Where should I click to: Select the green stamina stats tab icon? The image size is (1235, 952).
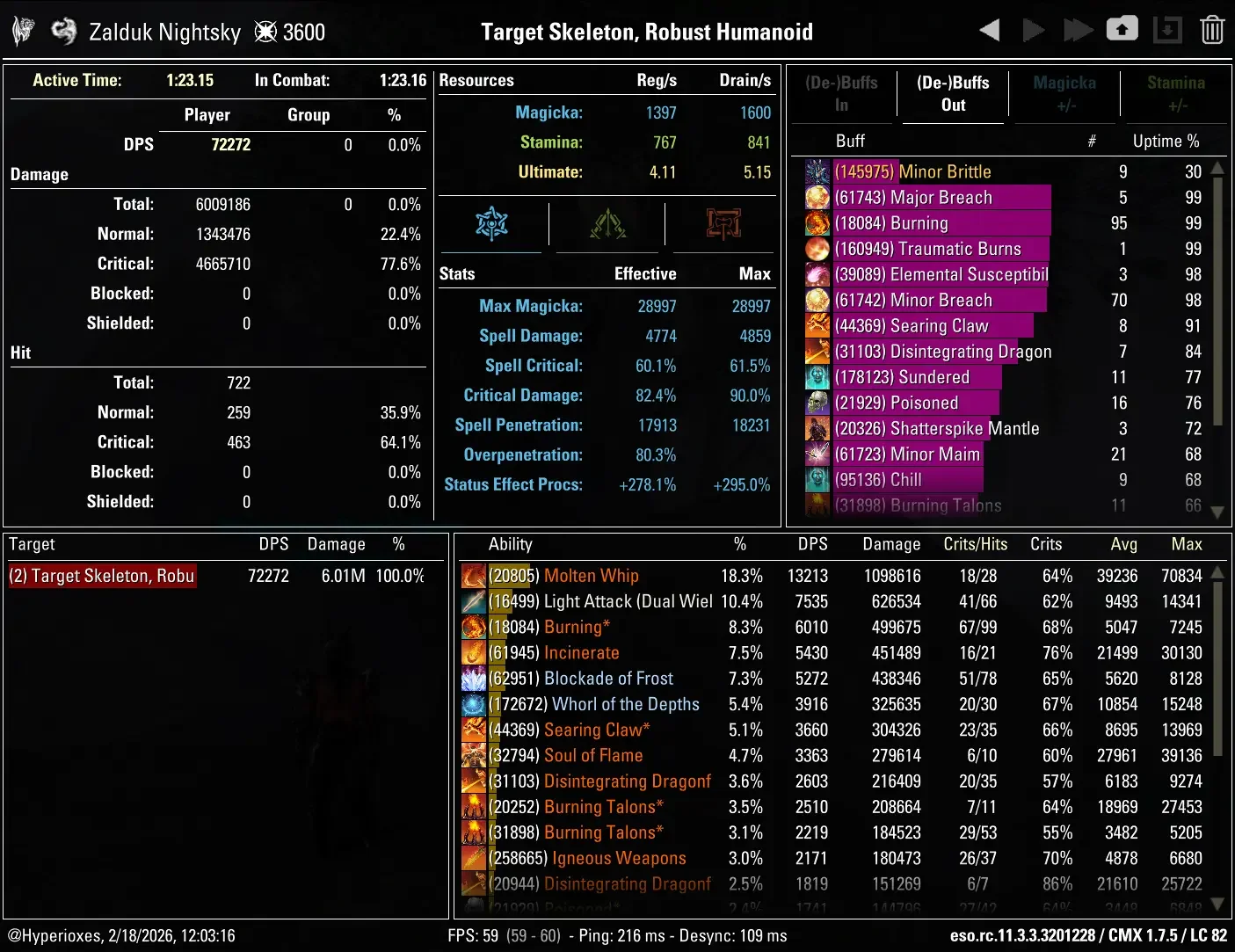[607, 224]
